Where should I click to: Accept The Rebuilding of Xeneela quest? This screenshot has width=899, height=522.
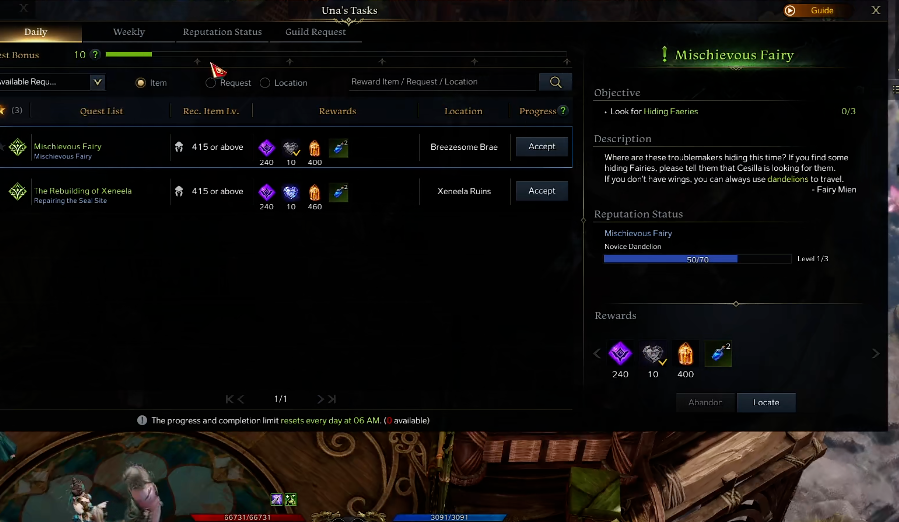pos(541,190)
